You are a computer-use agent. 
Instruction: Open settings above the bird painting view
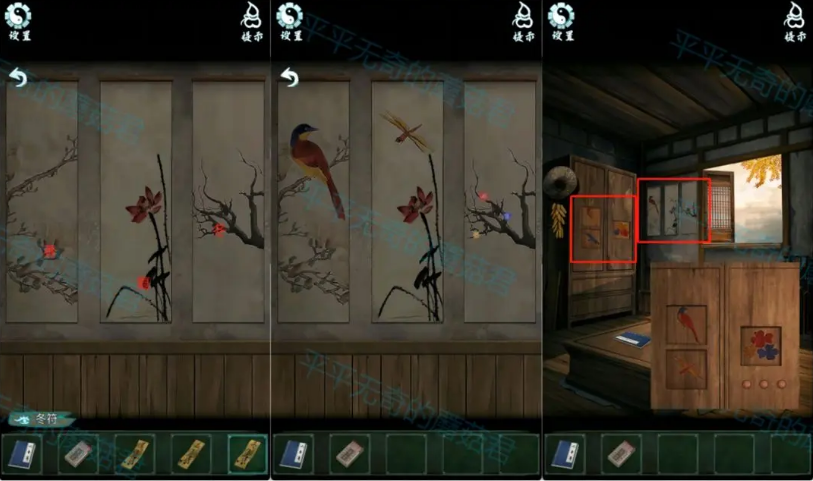pyautogui.click(x=291, y=20)
